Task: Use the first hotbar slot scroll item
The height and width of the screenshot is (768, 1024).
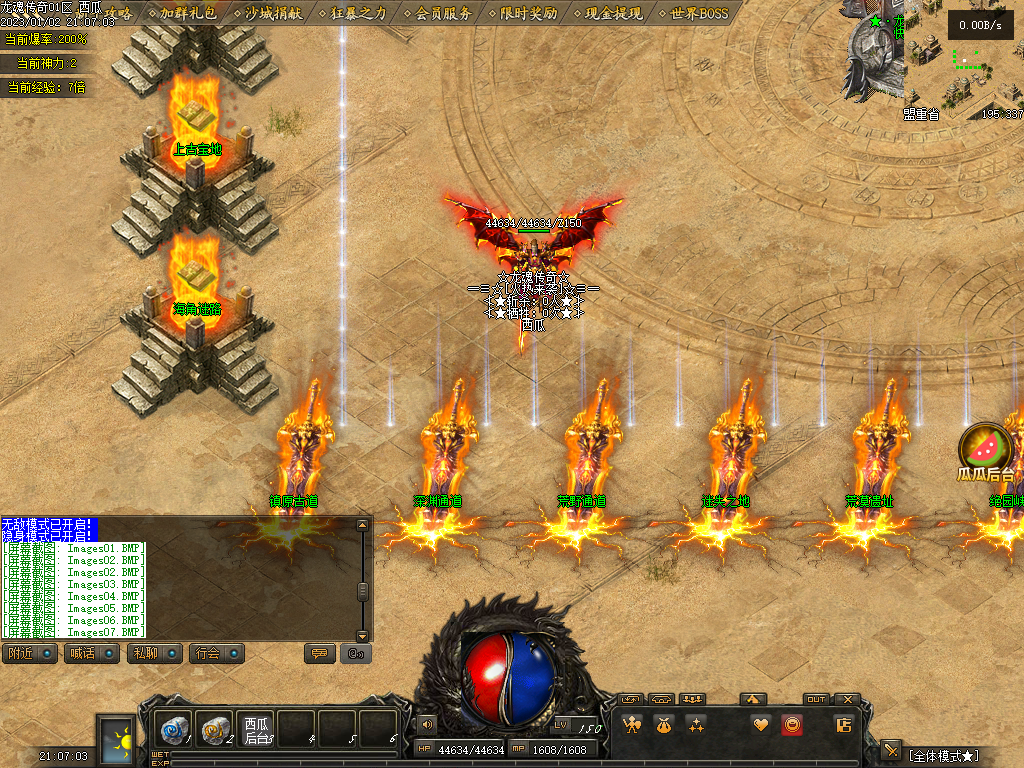Action: pyautogui.click(x=174, y=730)
